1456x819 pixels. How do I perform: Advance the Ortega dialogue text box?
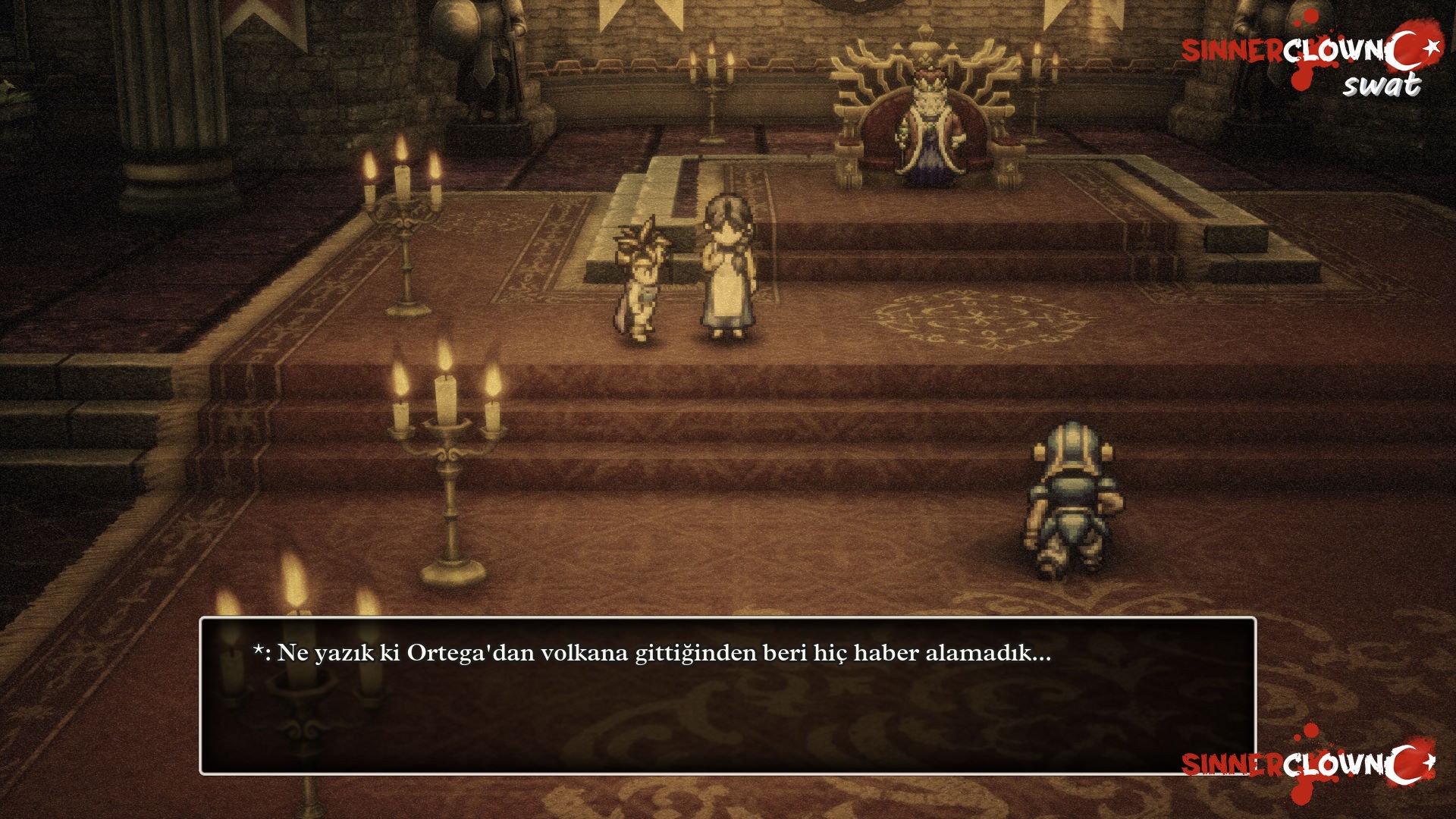point(726,695)
